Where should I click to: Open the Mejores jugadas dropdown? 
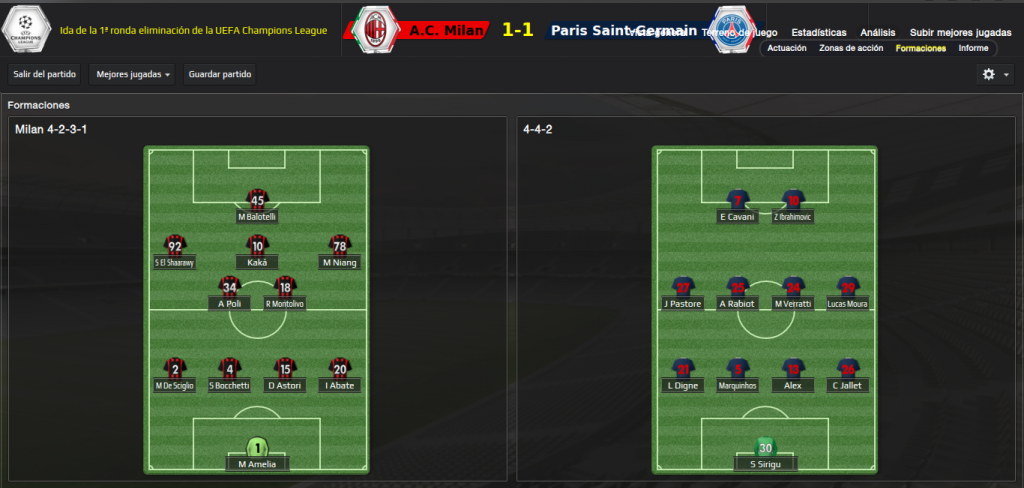click(x=131, y=74)
